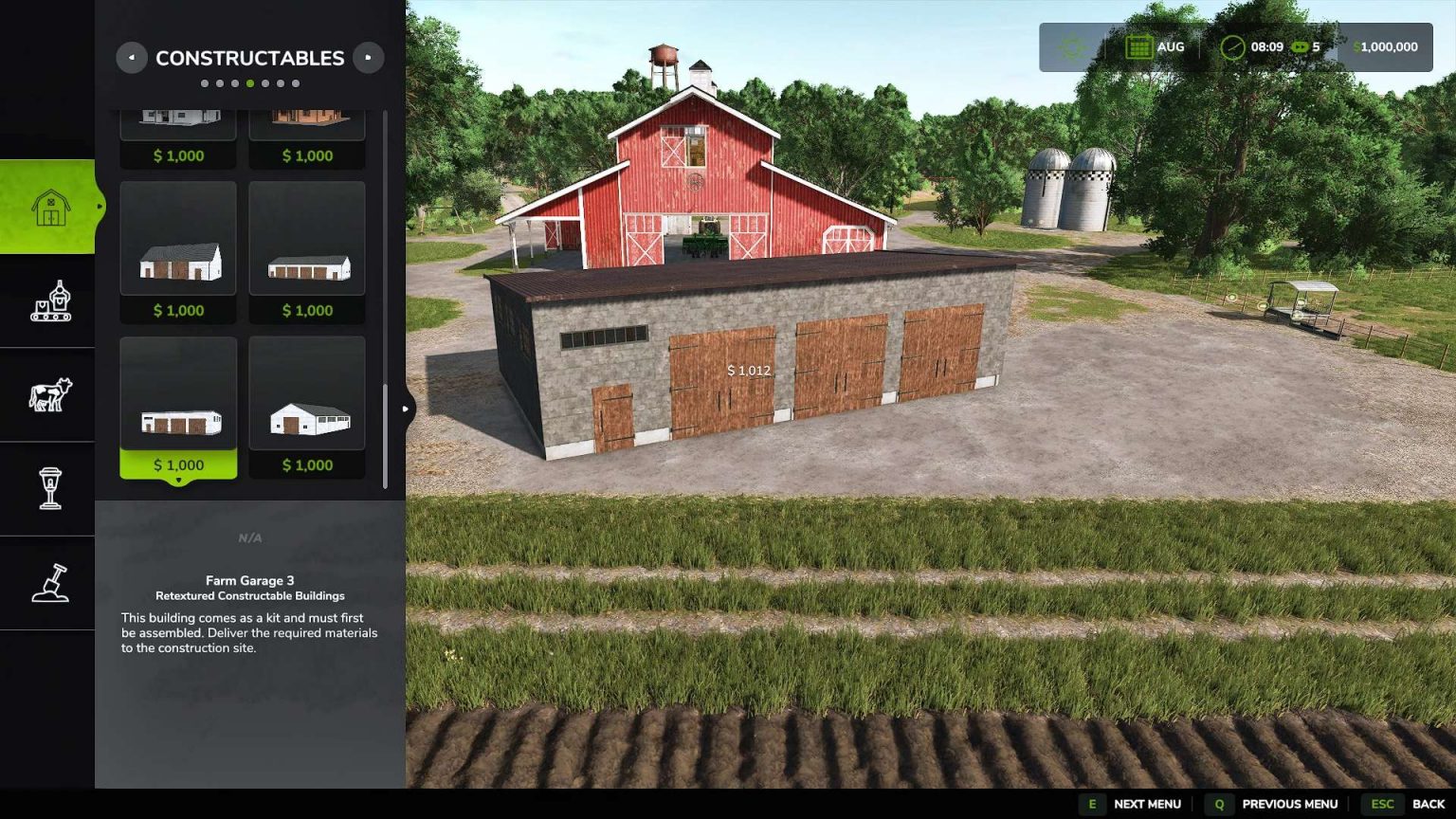Collapse the panel using the right-edge arrow

[406, 408]
